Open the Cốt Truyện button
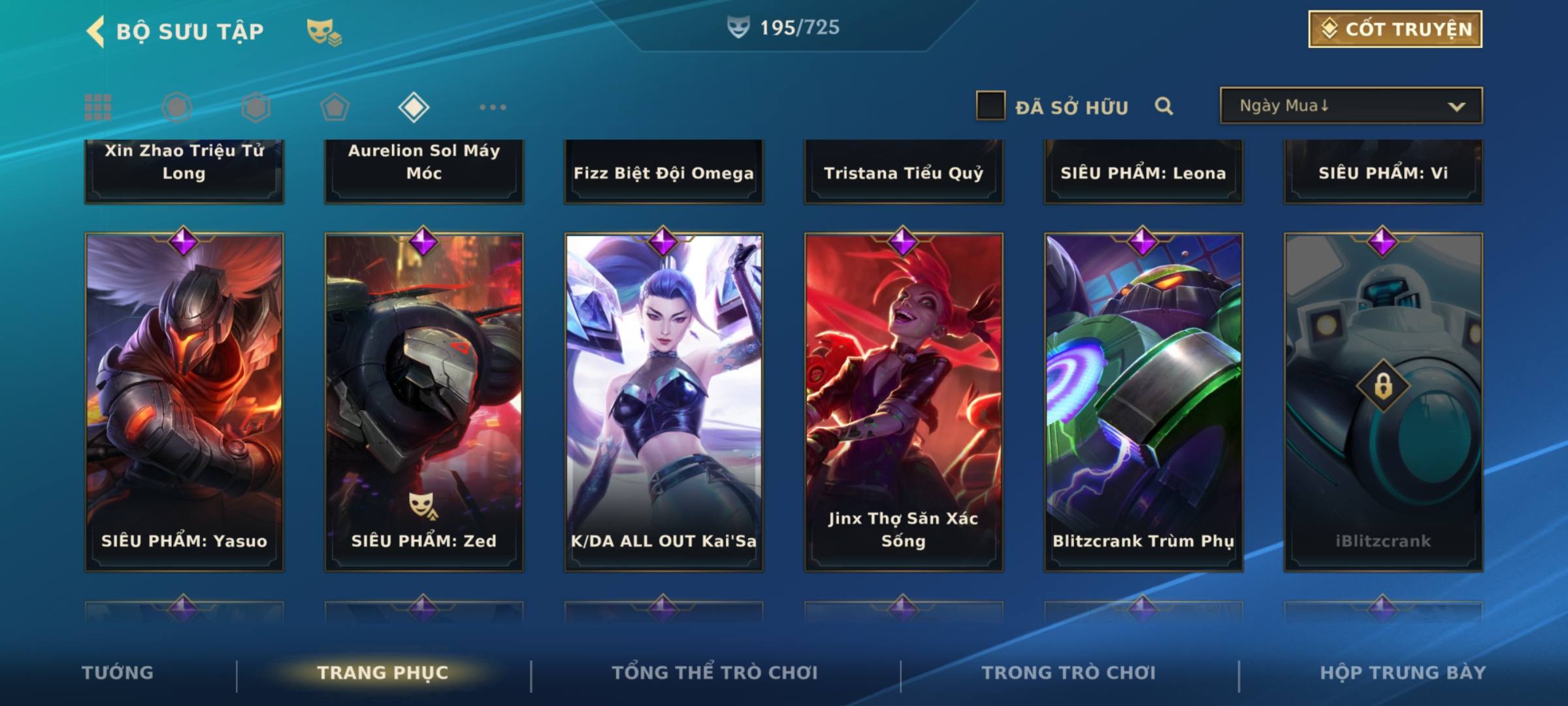The width and height of the screenshot is (1568, 706). 1395,29
